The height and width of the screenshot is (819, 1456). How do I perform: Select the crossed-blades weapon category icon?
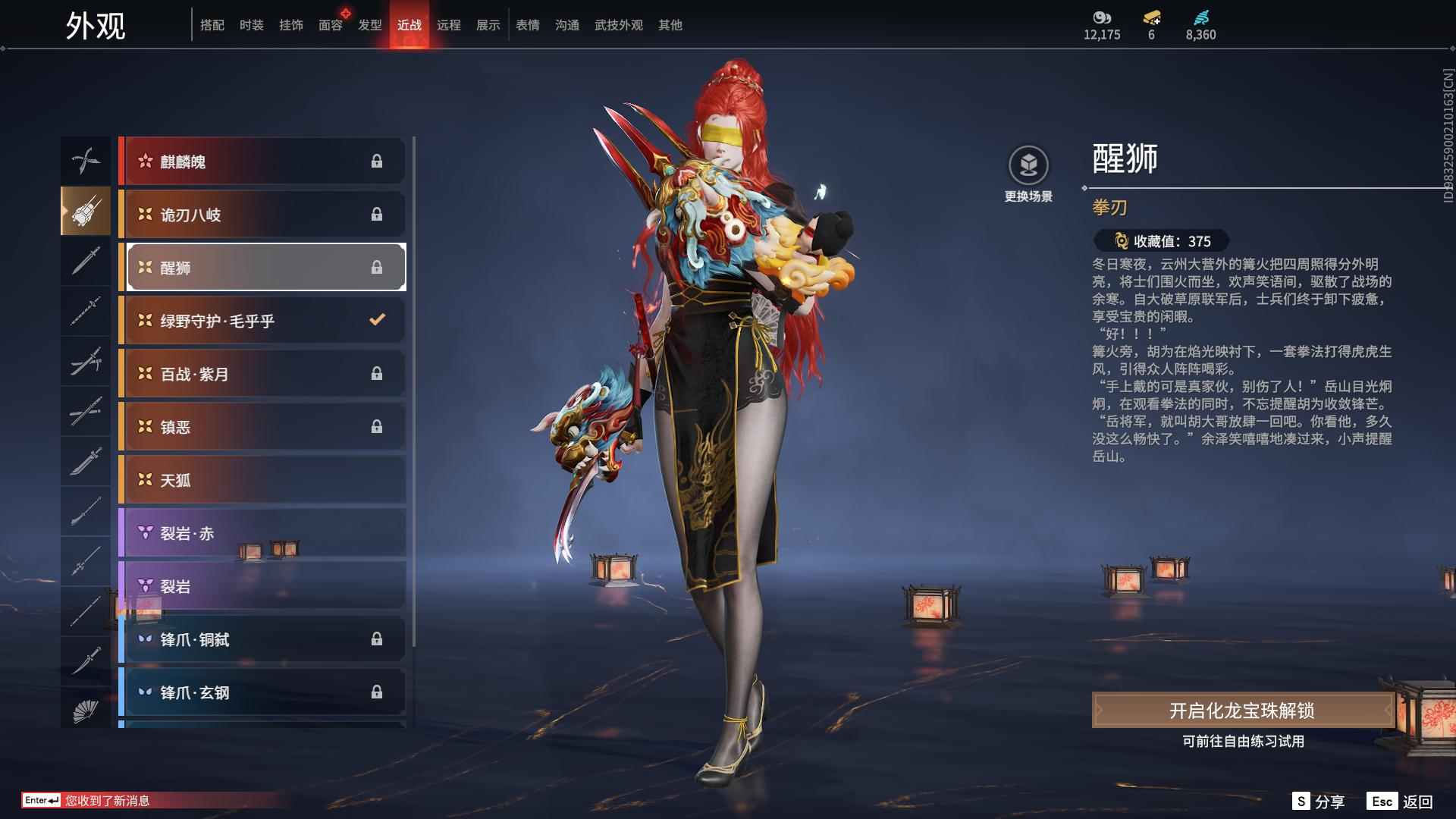point(86,160)
